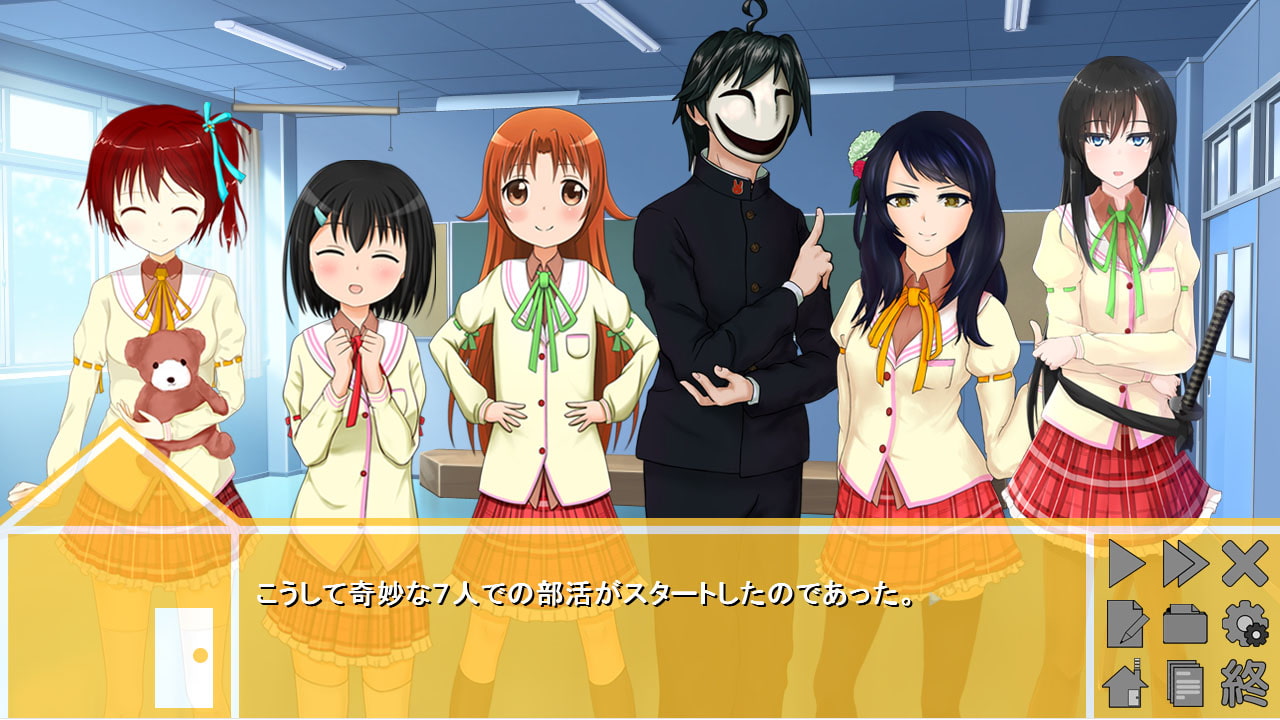Open settings with the gear icon

click(x=1245, y=624)
